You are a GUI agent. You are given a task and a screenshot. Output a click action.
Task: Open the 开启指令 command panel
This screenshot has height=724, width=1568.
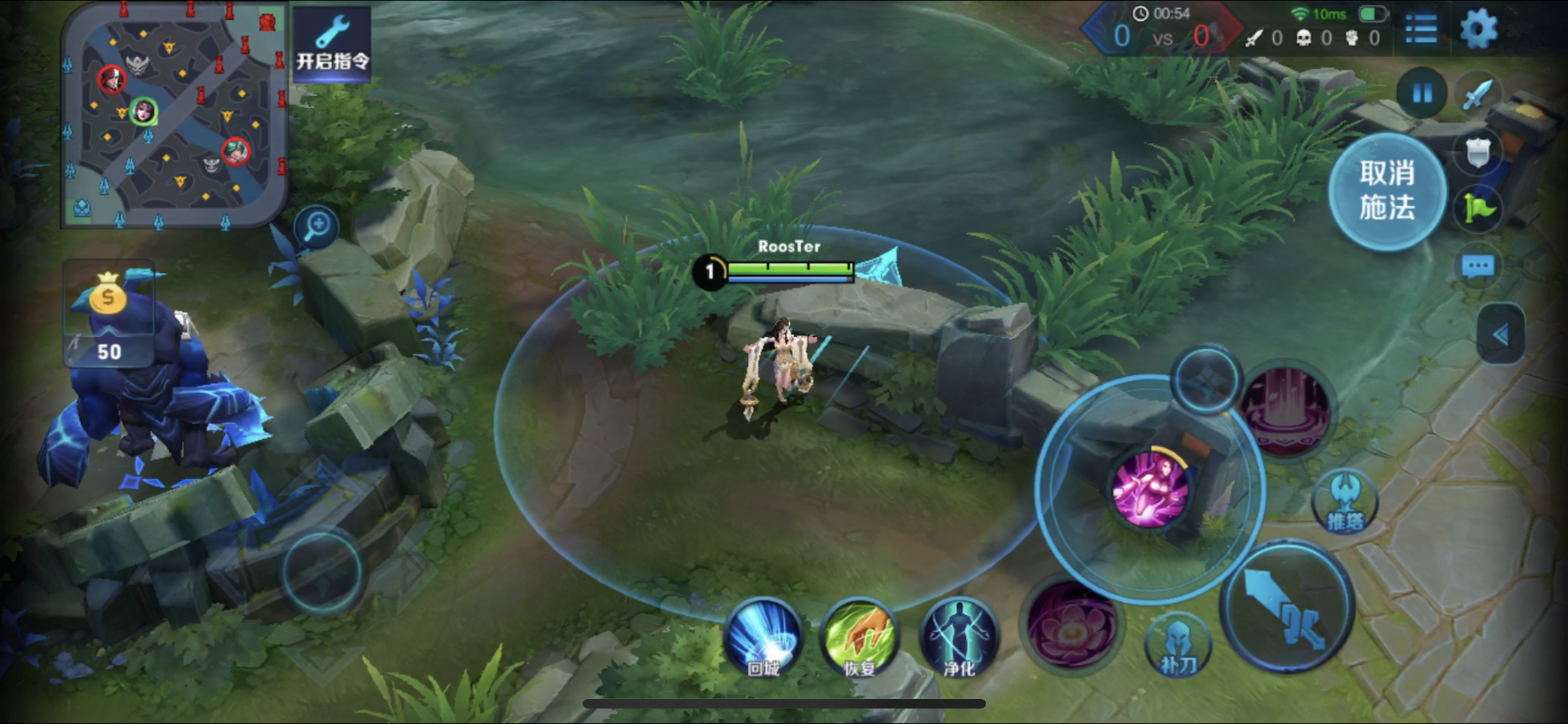pyautogui.click(x=331, y=44)
